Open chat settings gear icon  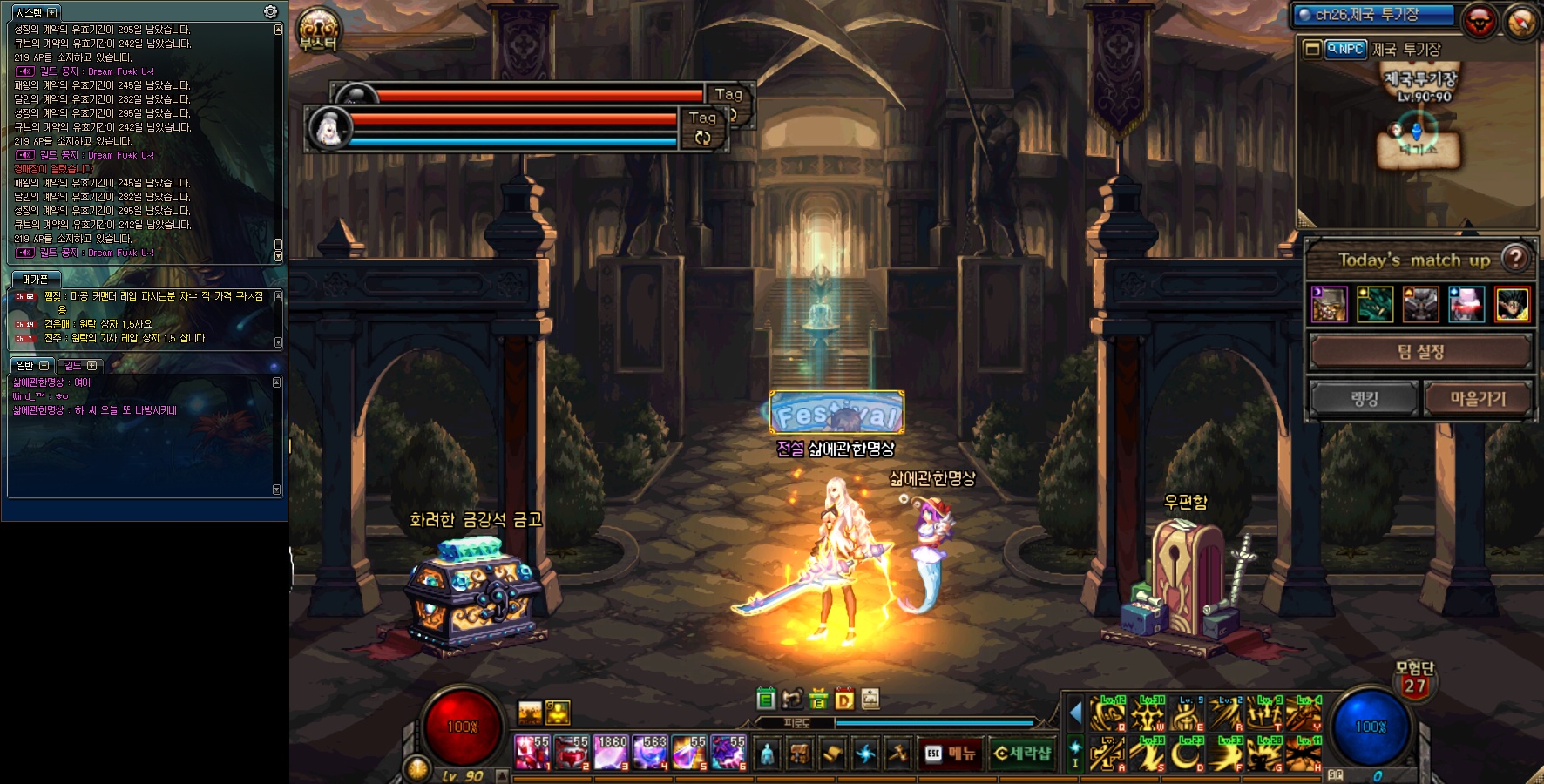tap(270, 12)
